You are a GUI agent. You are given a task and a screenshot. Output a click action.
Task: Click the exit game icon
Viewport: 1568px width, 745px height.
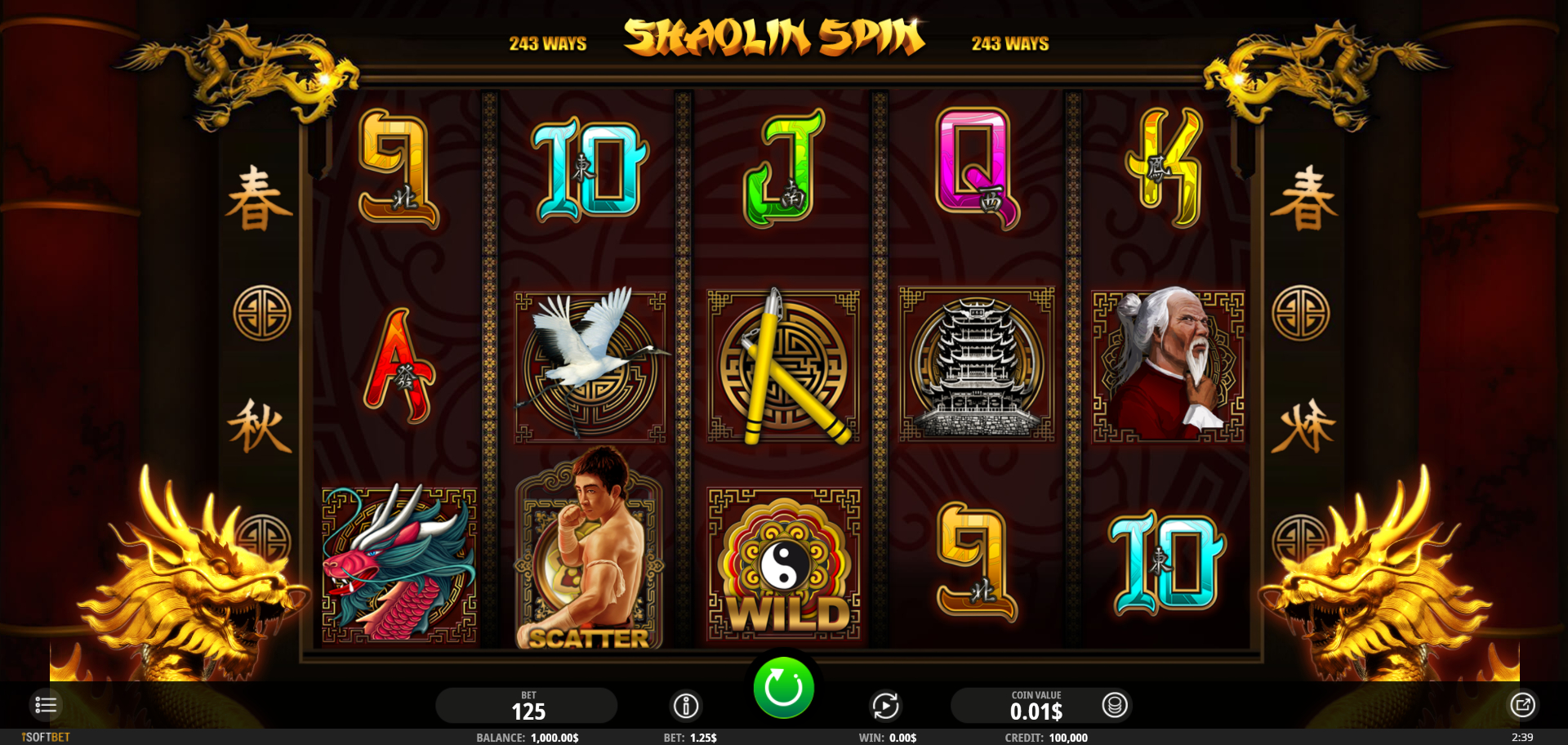(1522, 704)
